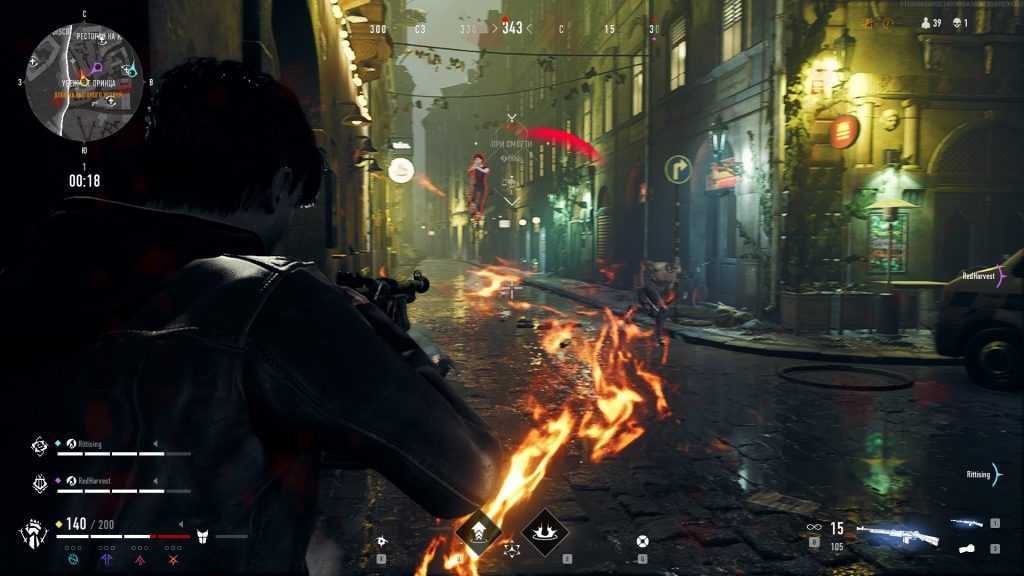Select the blue arrow perk icon

click(x=106, y=560)
